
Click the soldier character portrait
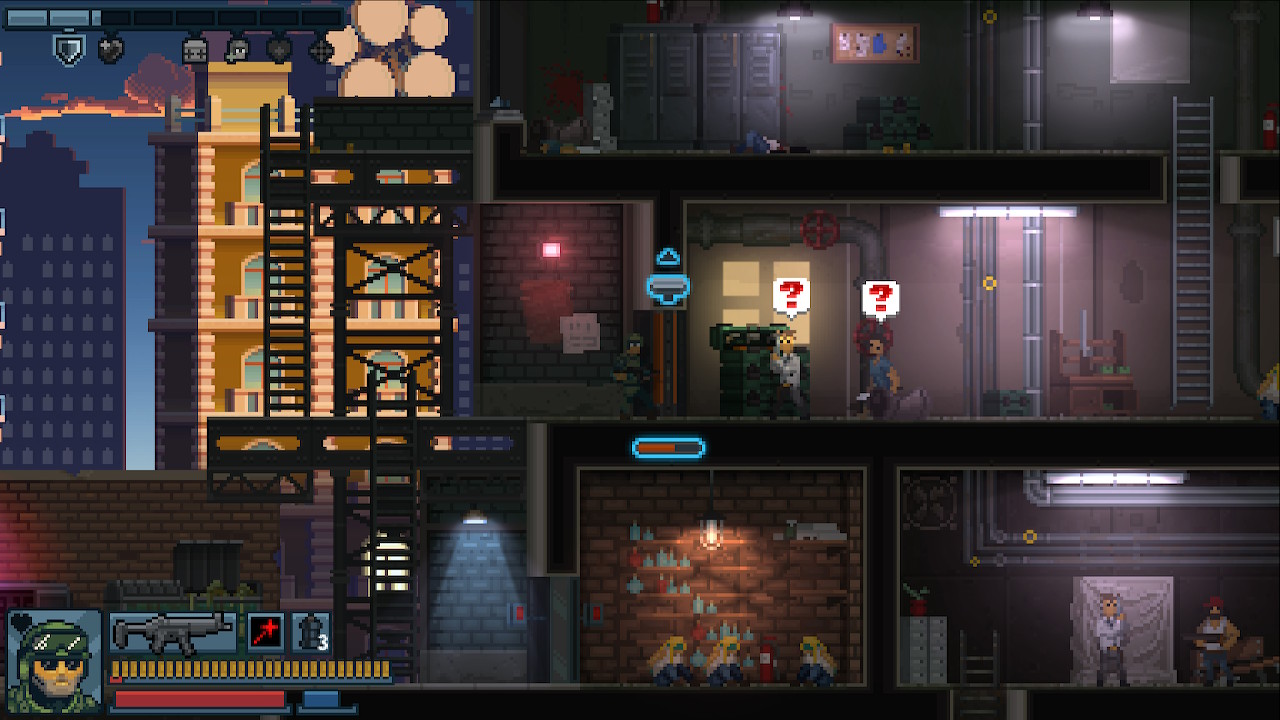click(x=55, y=661)
